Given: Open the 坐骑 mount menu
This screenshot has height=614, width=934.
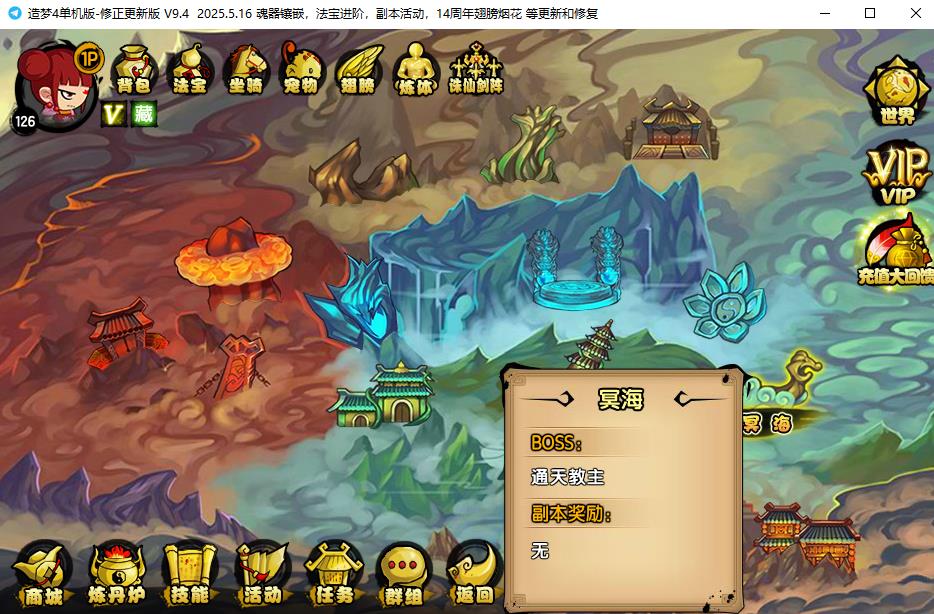Looking at the screenshot, I should coord(245,70).
